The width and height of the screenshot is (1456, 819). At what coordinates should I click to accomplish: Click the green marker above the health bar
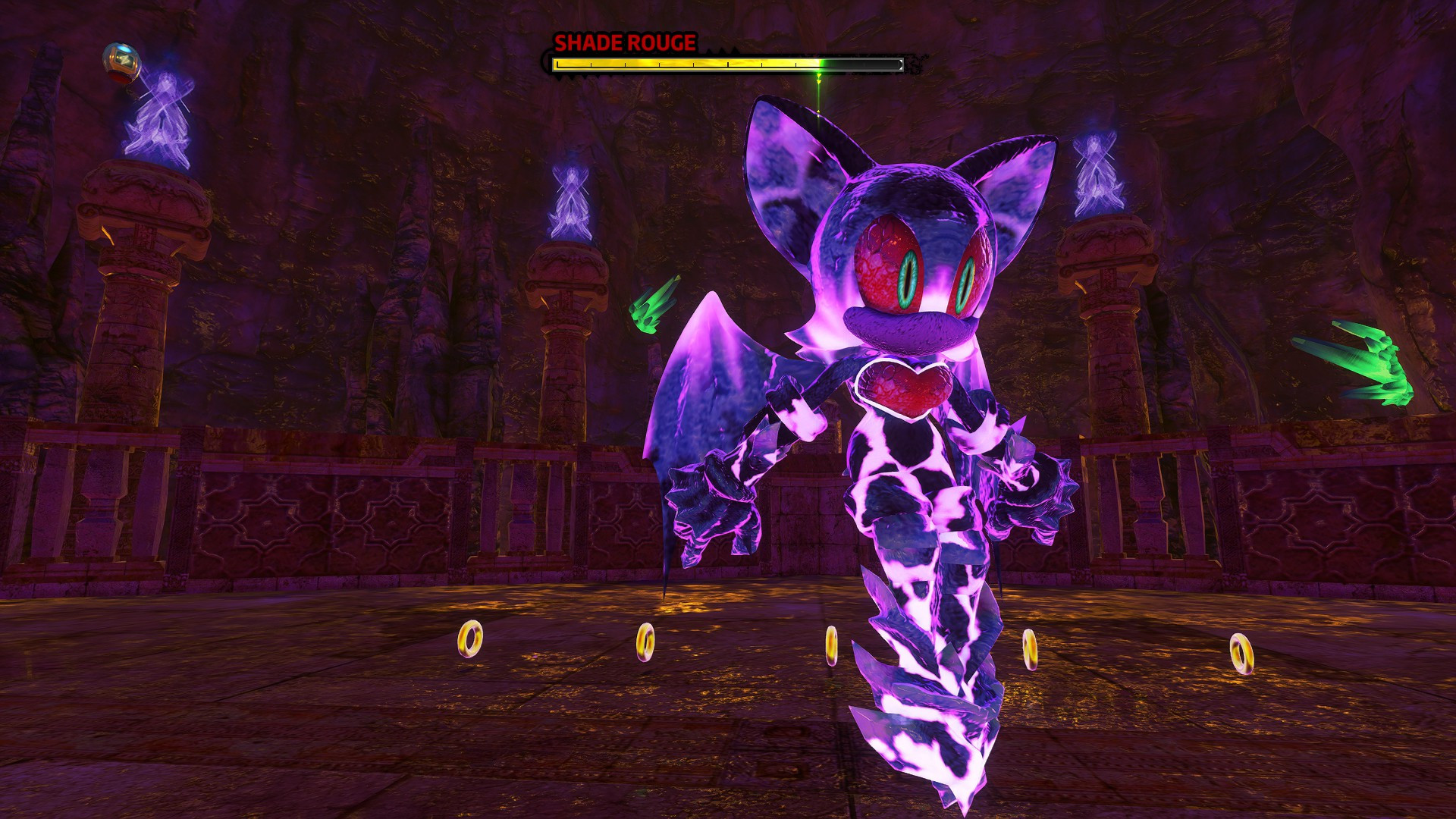coord(817,83)
